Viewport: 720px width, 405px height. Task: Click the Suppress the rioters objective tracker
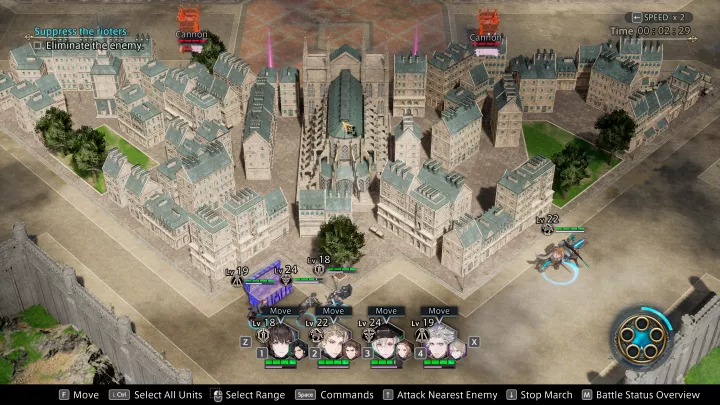78,32
